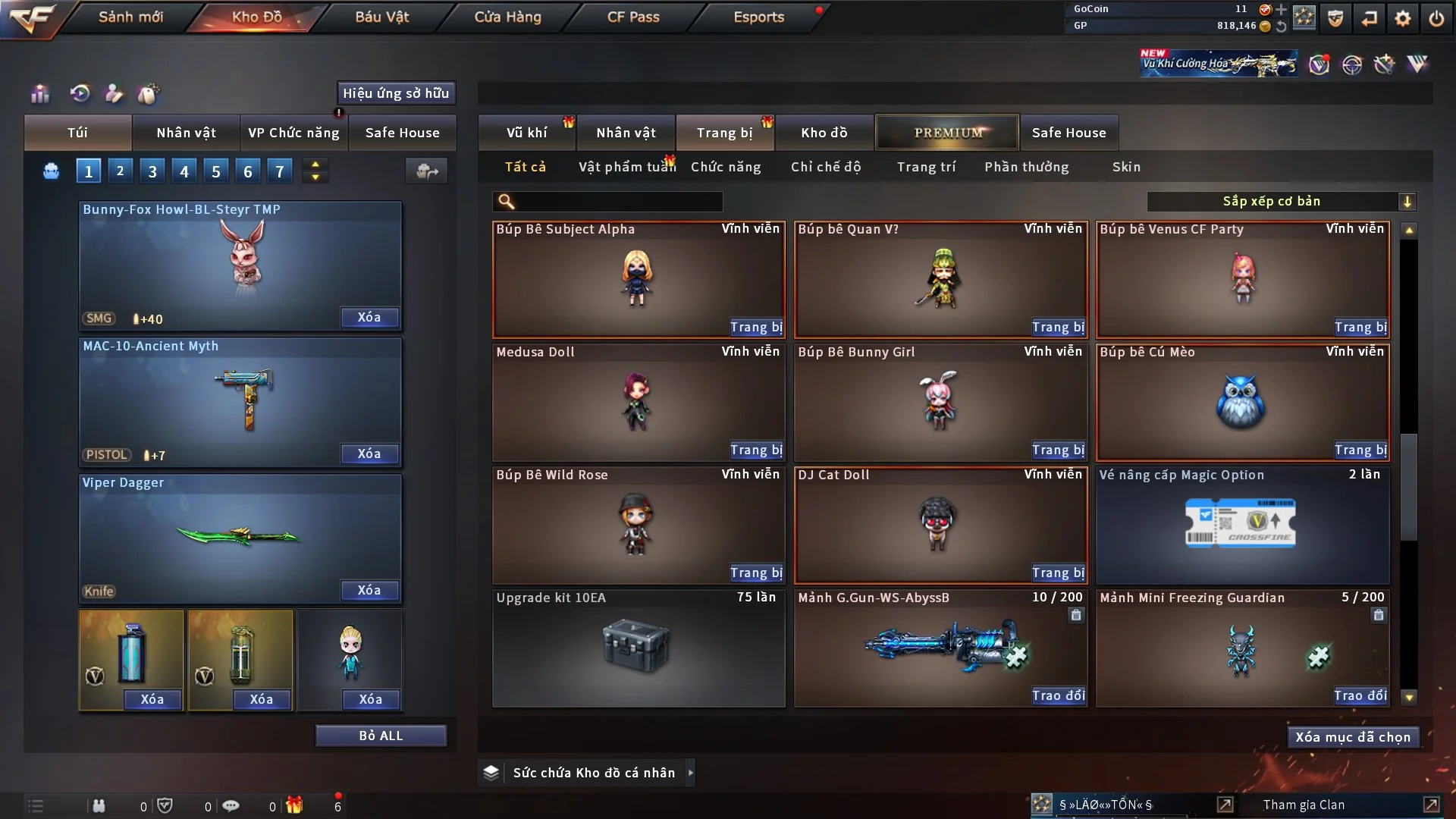Select the Búp bê Cú Mèo owl item
1456x819 pixels.
click(x=1241, y=402)
